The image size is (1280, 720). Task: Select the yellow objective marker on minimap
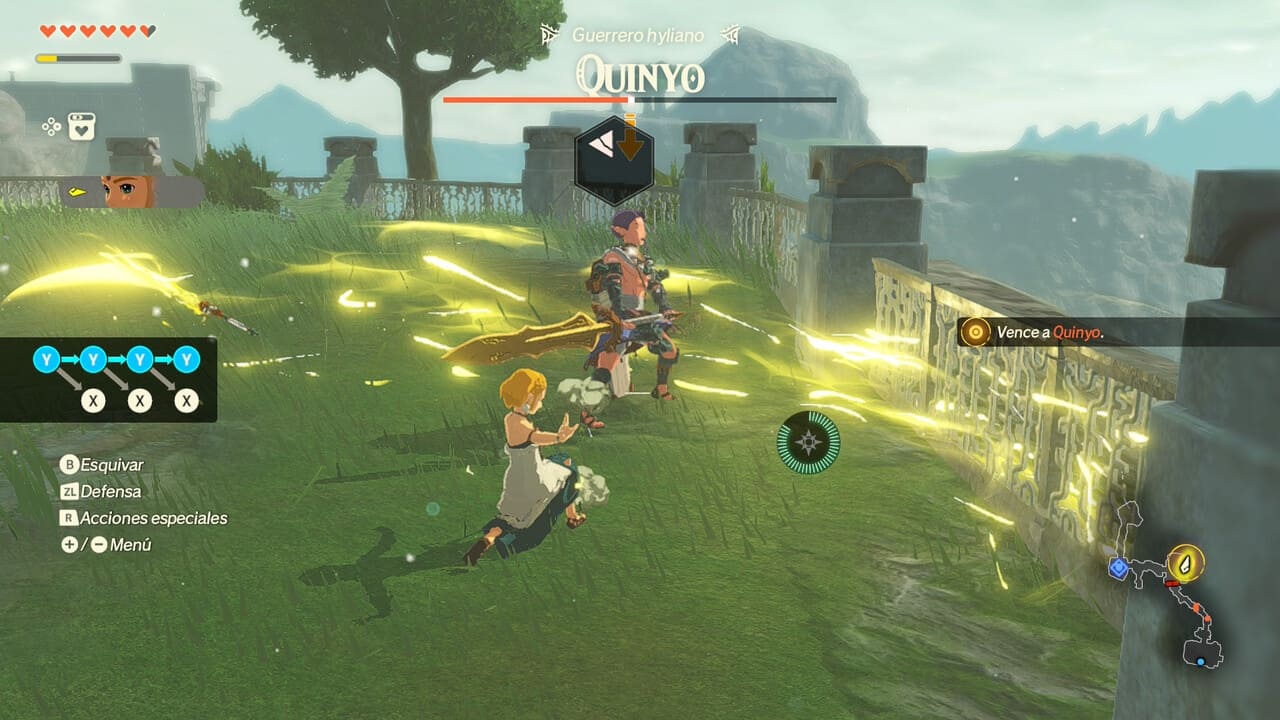coord(1186,563)
